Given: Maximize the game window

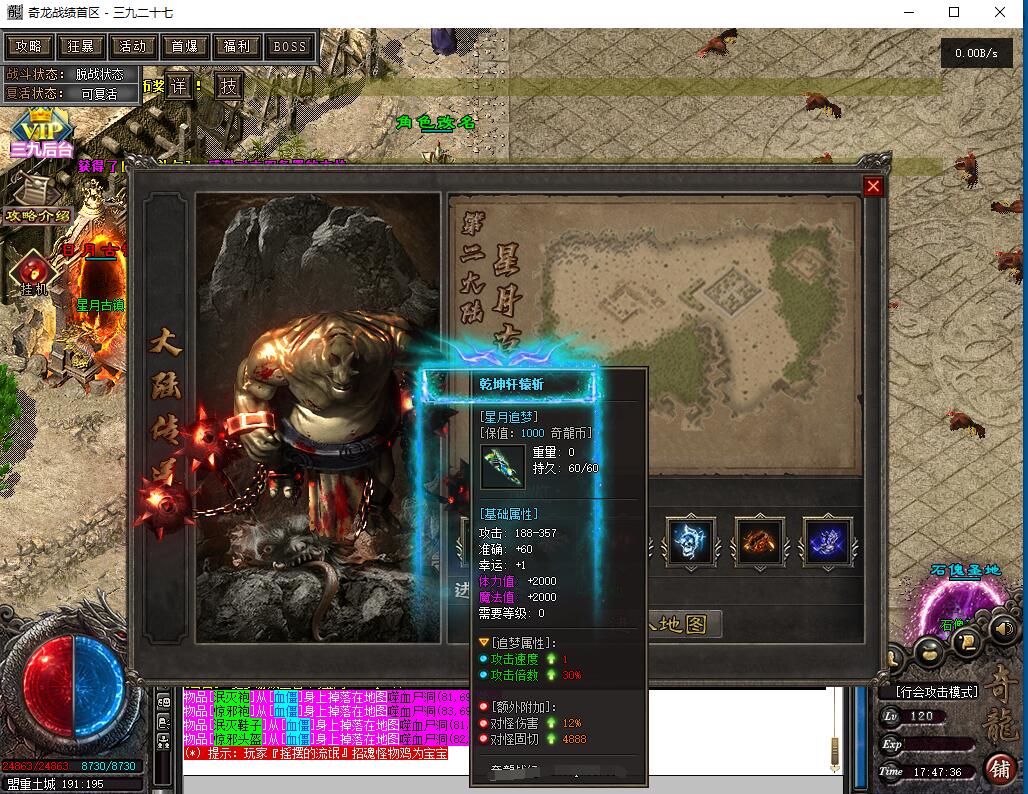Looking at the screenshot, I should click(954, 13).
